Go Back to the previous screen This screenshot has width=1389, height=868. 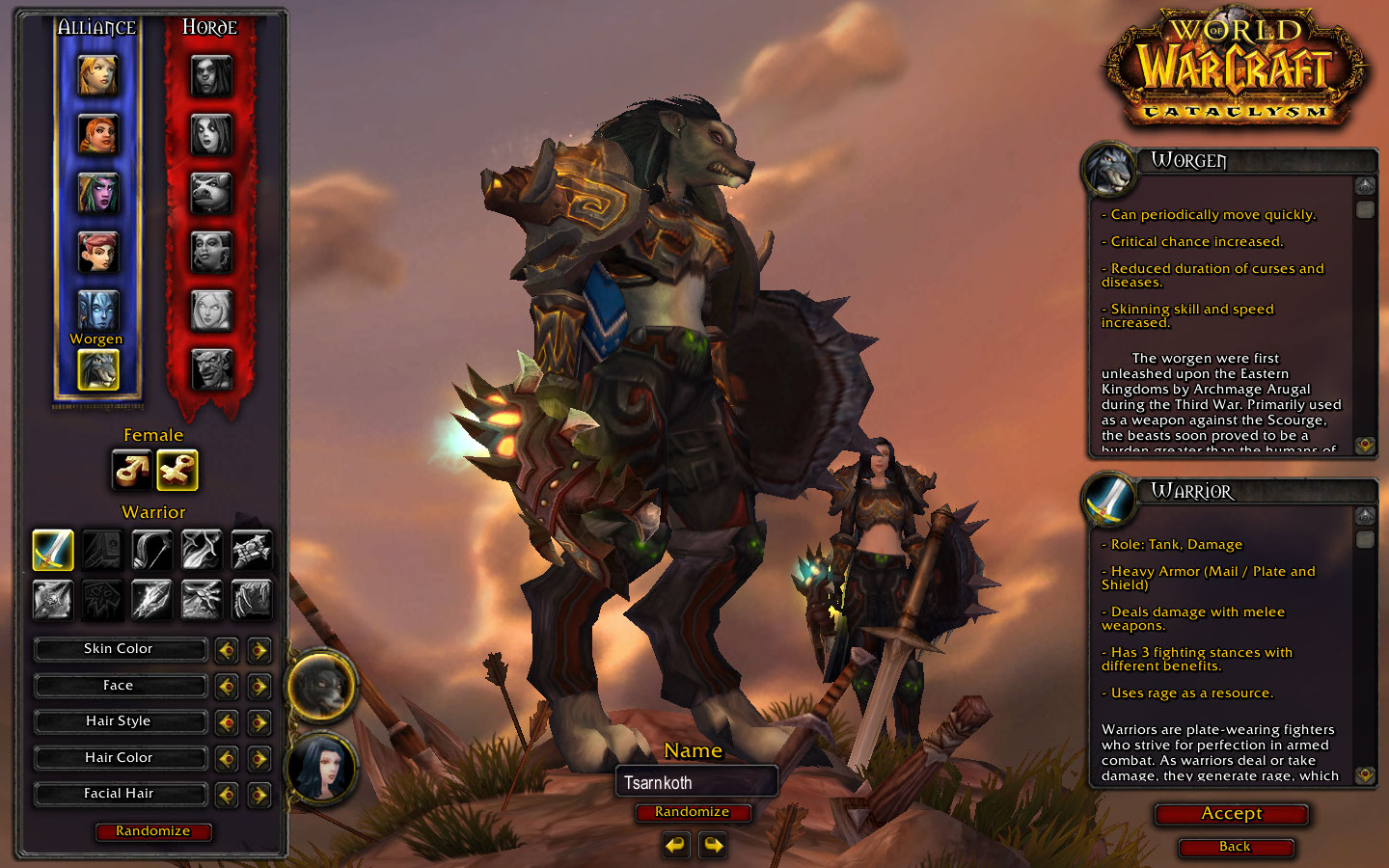[1235, 847]
